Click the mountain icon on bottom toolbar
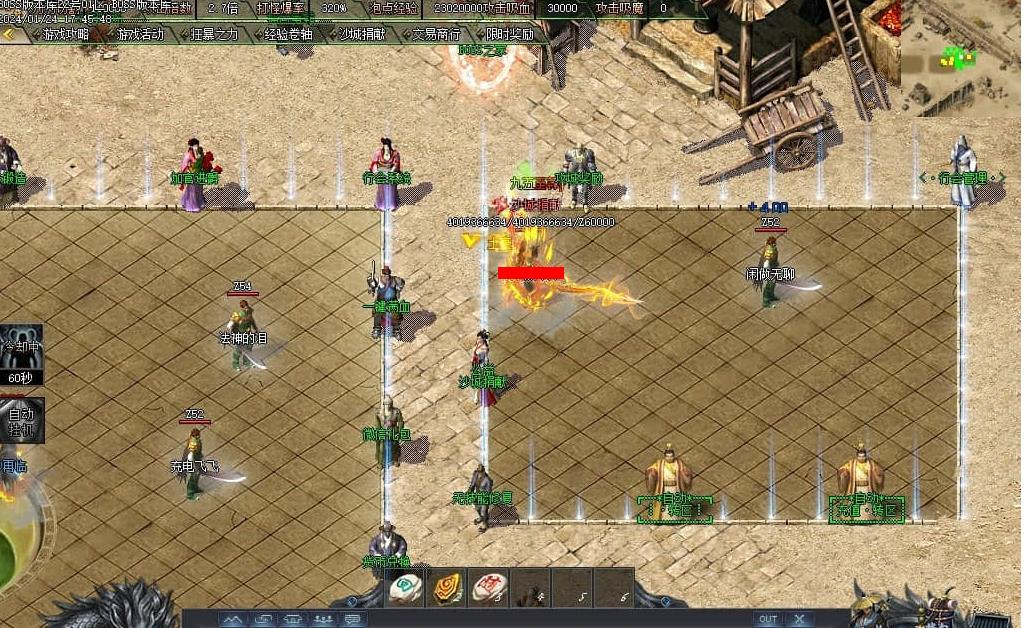The width and height of the screenshot is (1028, 628). pyautogui.click(x=232, y=620)
